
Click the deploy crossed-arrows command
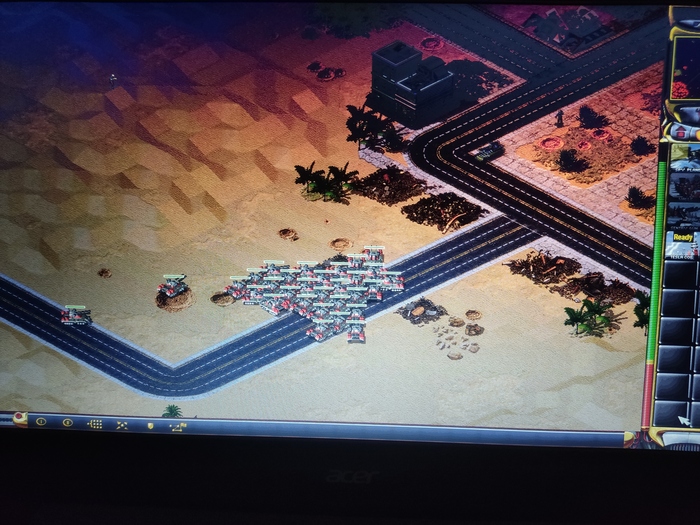(x=122, y=425)
